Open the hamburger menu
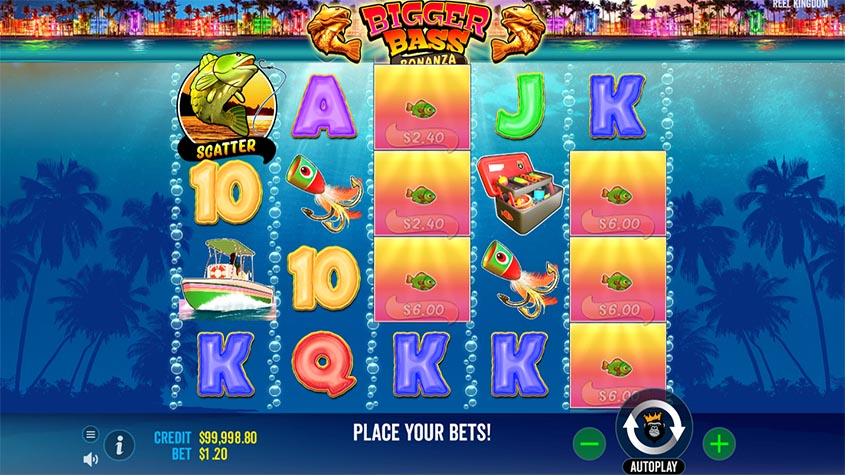The image size is (845, 475). click(91, 434)
